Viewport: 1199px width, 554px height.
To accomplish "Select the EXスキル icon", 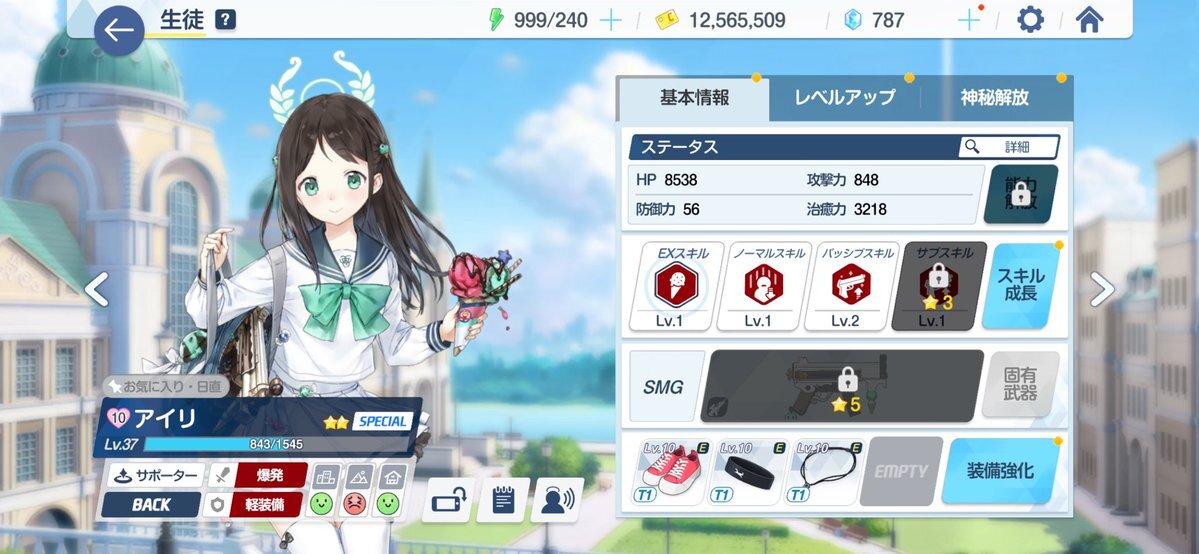I will [668, 287].
